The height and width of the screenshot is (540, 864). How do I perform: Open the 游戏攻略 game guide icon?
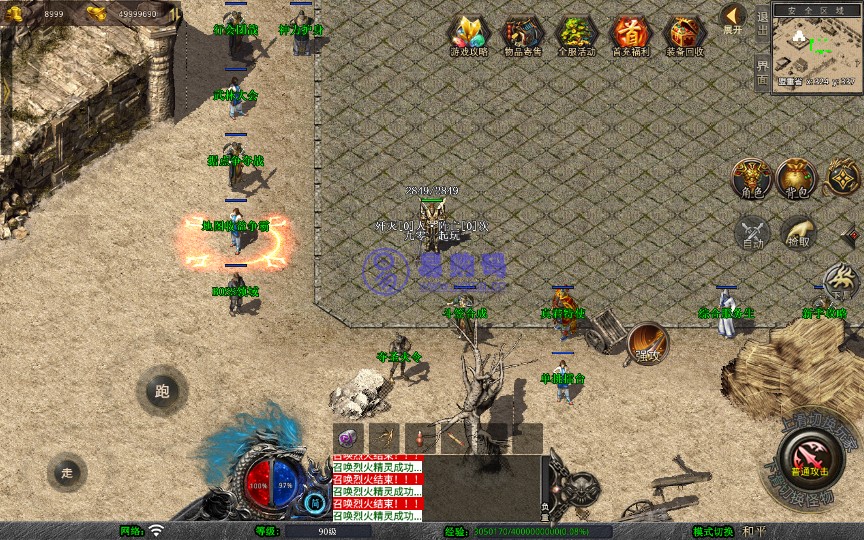point(468,36)
